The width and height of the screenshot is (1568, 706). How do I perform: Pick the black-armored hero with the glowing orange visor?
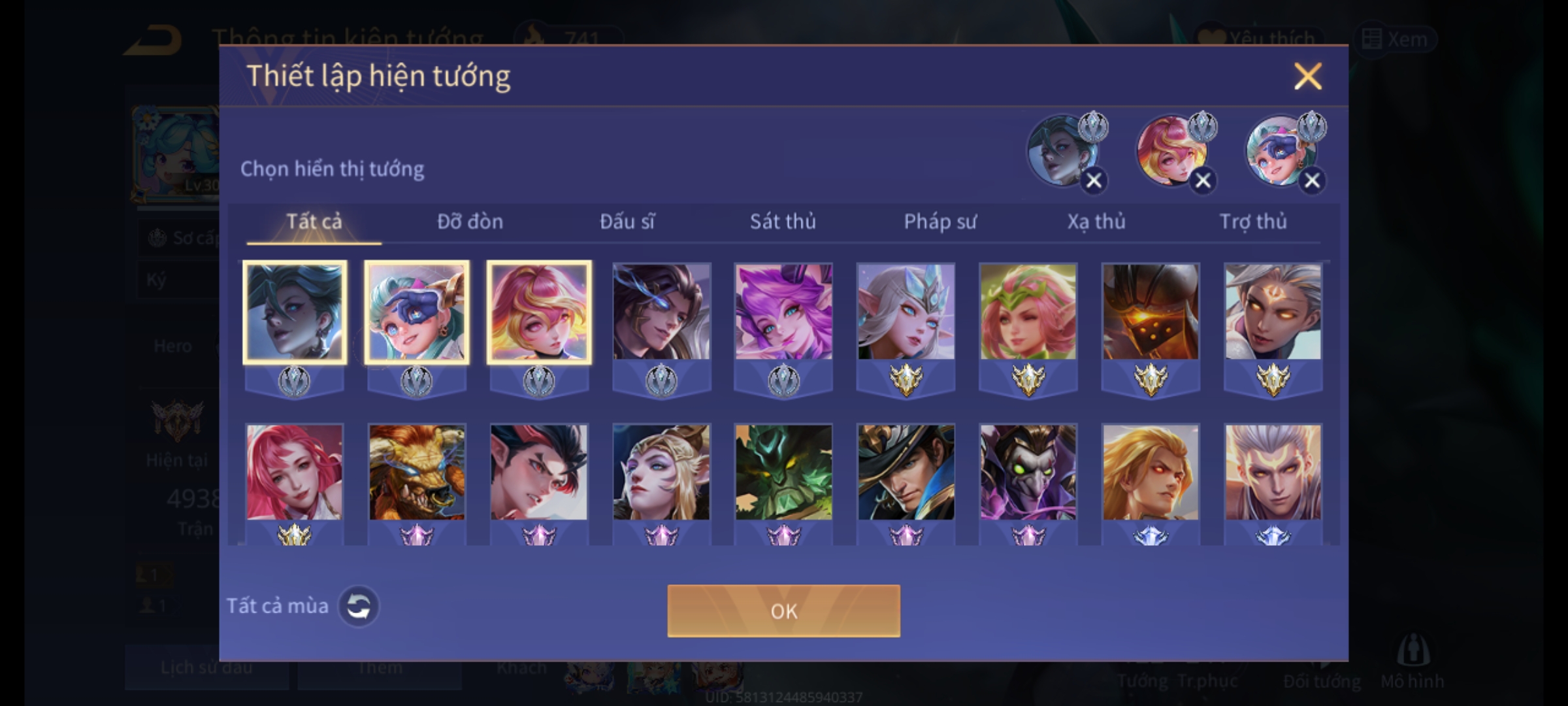click(x=1151, y=312)
